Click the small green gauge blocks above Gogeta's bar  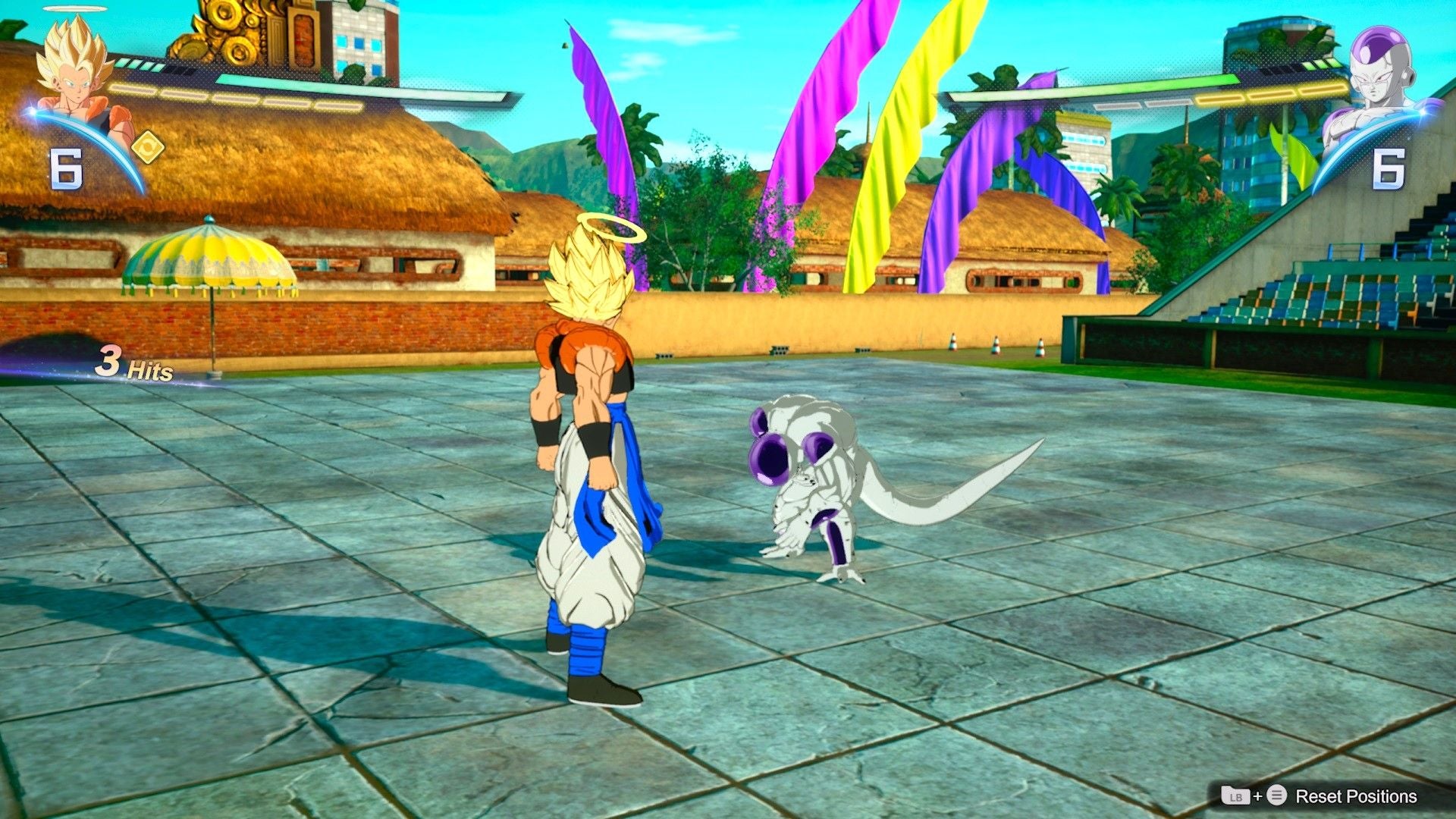click(x=138, y=64)
